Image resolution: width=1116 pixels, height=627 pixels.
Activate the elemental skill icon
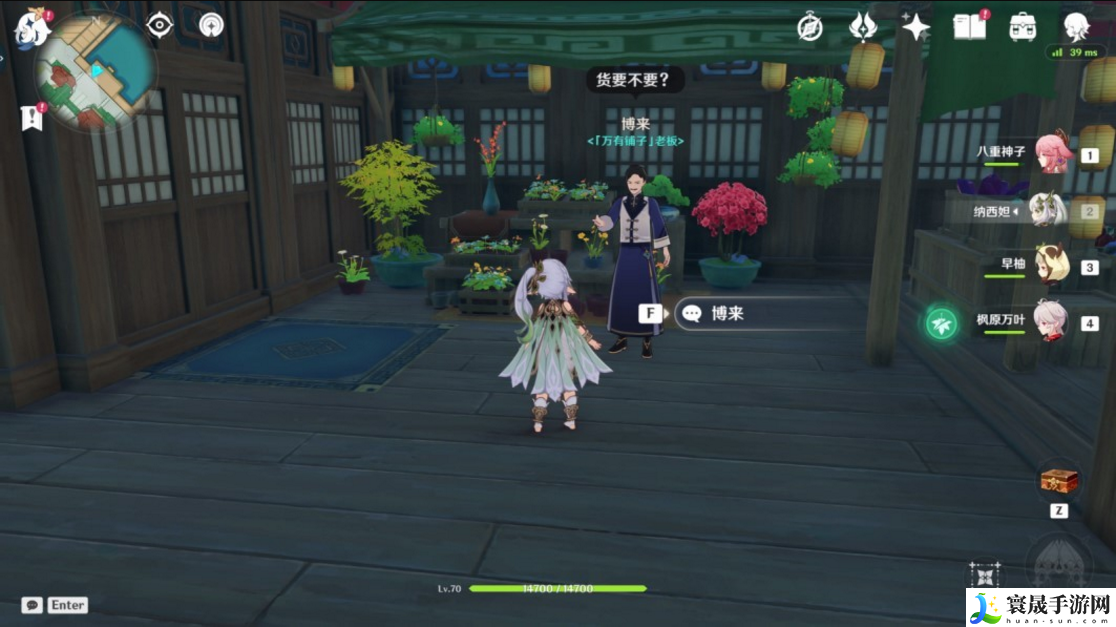(986, 577)
